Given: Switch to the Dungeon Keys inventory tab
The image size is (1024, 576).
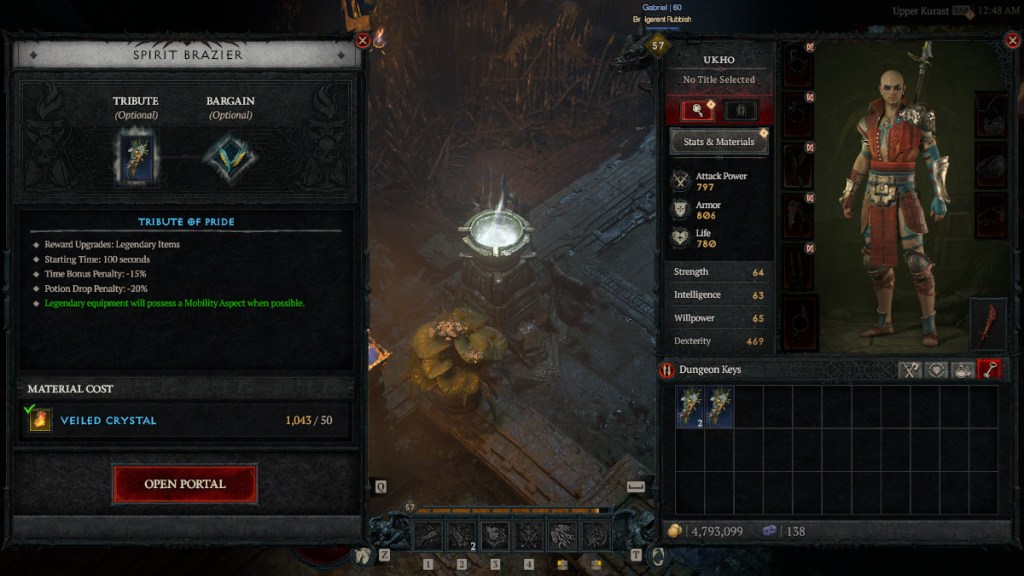Looking at the screenshot, I should (989, 370).
